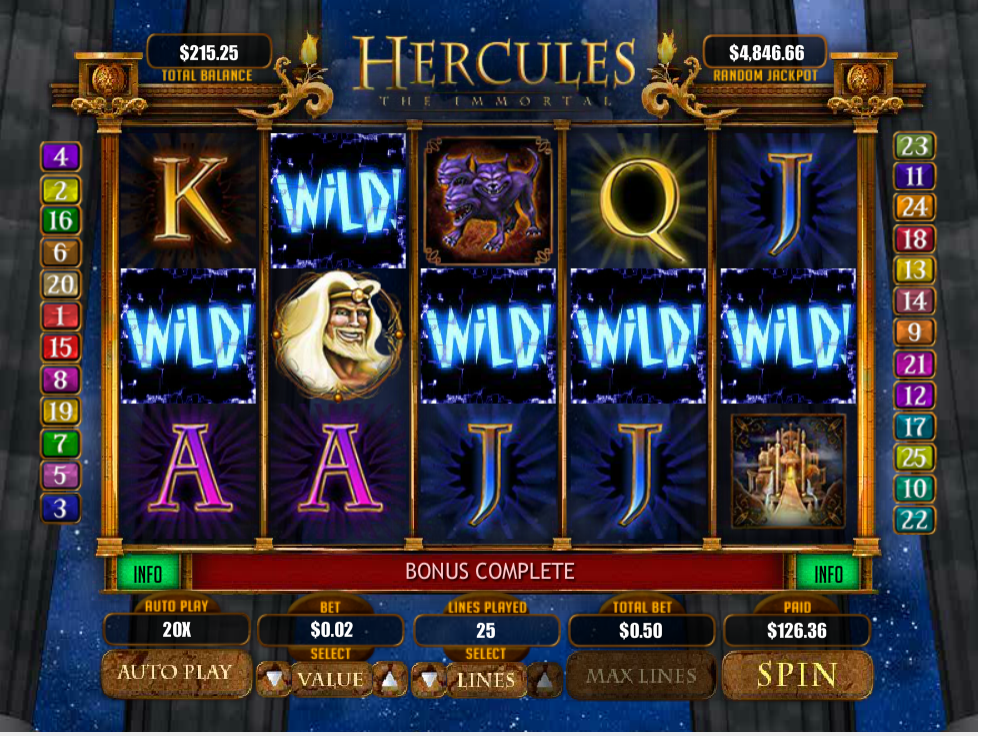Click payline marker number 20
Screen dimensions: 982x736
[60, 285]
